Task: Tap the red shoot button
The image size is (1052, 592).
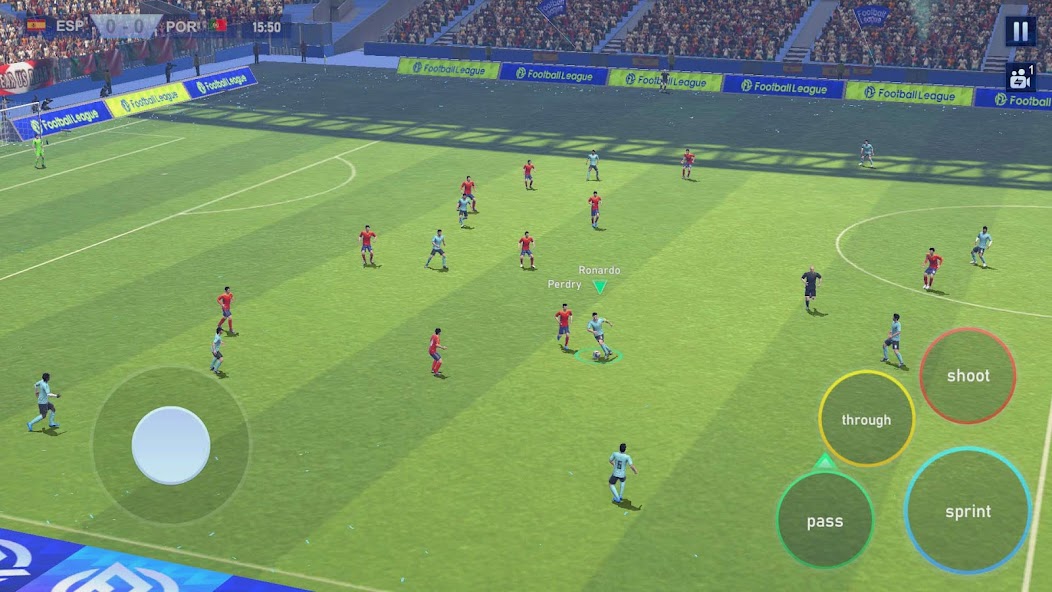Action: click(x=967, y=375)
